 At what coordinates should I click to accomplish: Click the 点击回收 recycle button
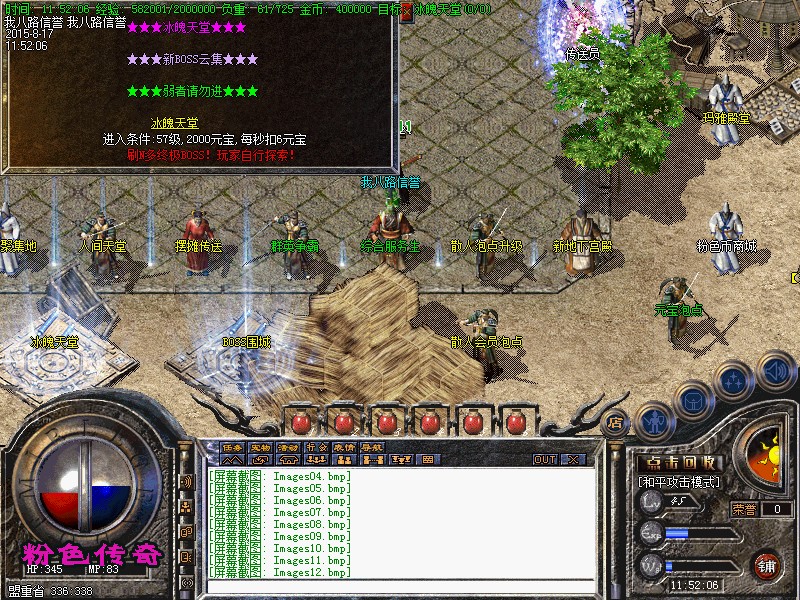(681, 463)
